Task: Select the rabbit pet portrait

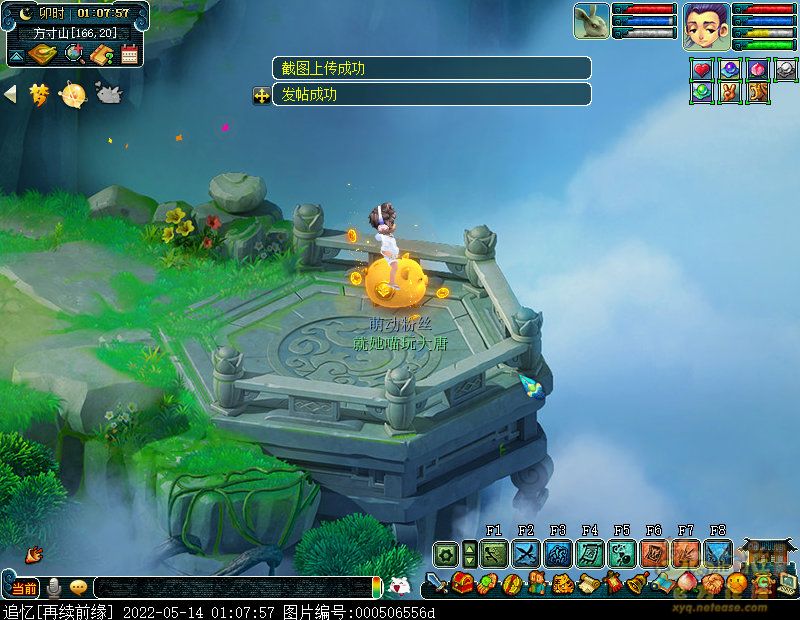Action: (x=592, y=22)
